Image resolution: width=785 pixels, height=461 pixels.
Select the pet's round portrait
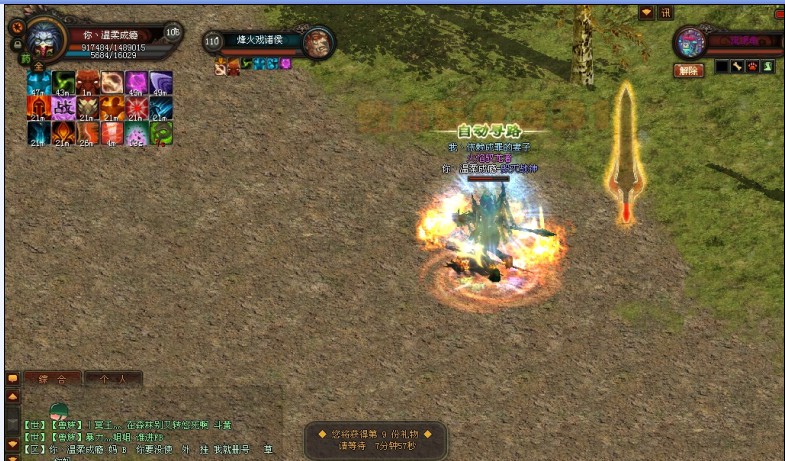690,41
